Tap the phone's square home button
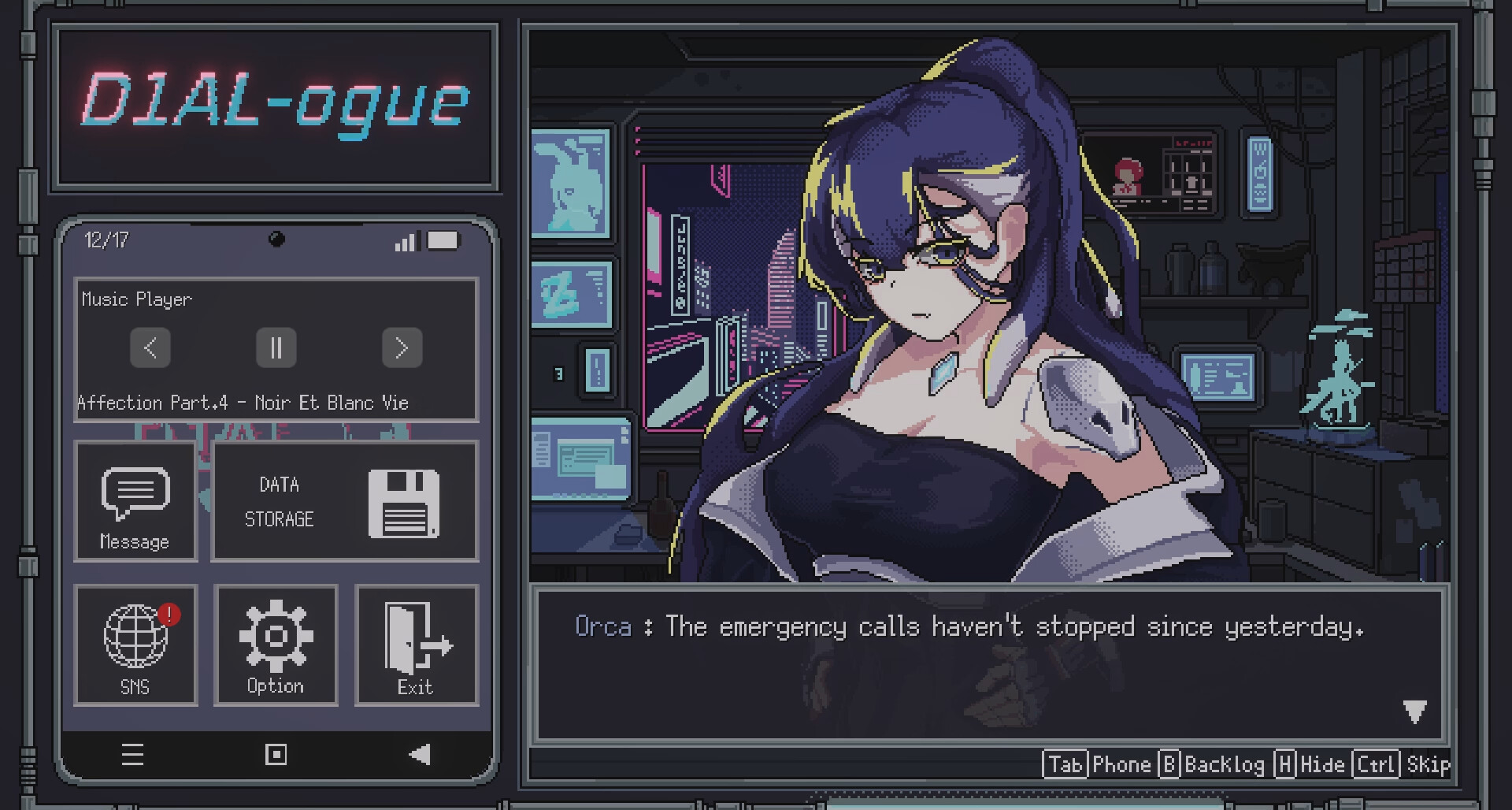This screenshot has height=810, width=1512. point(276,755)
